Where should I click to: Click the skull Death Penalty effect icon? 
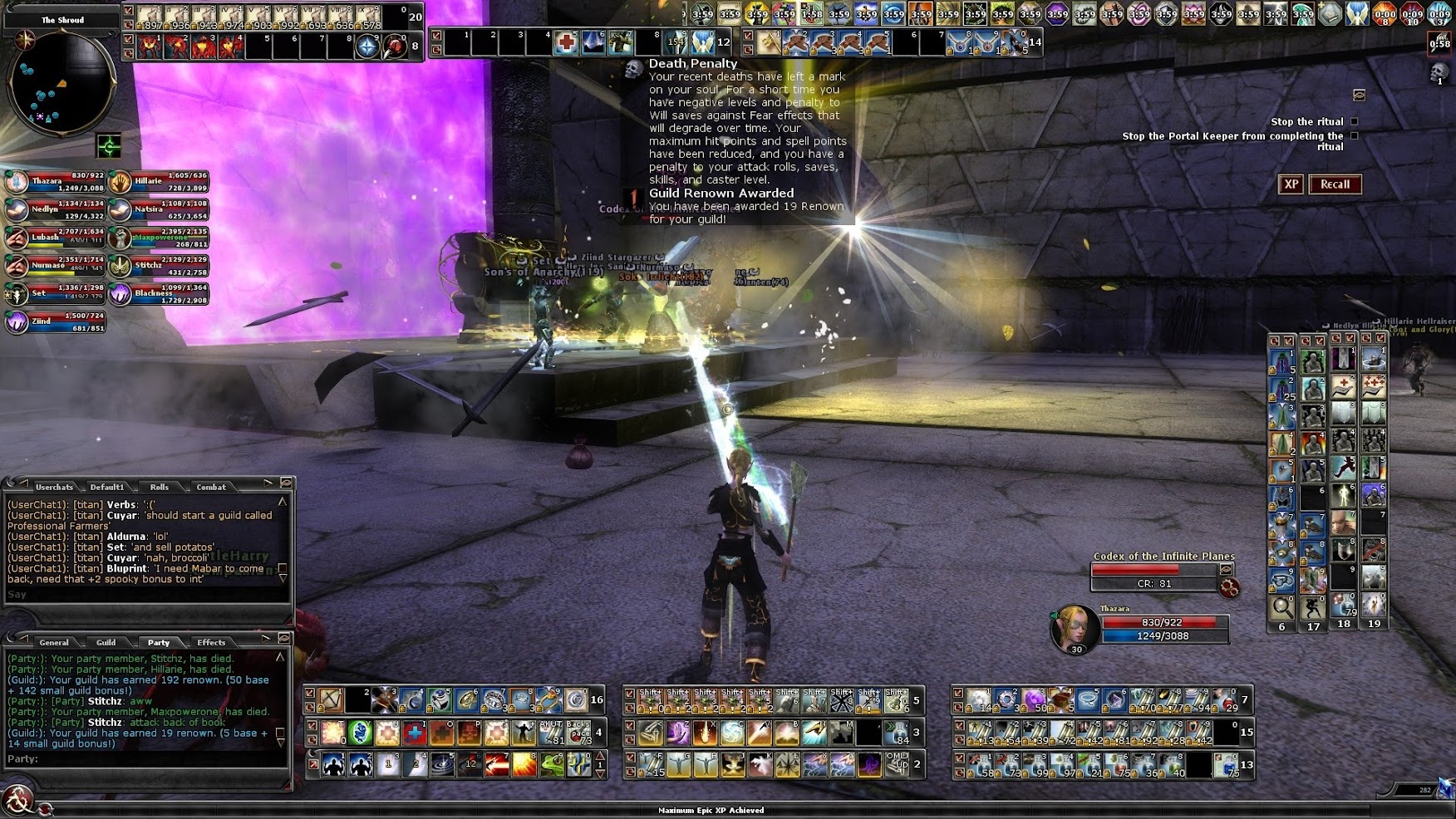(x=1439, y=71)
